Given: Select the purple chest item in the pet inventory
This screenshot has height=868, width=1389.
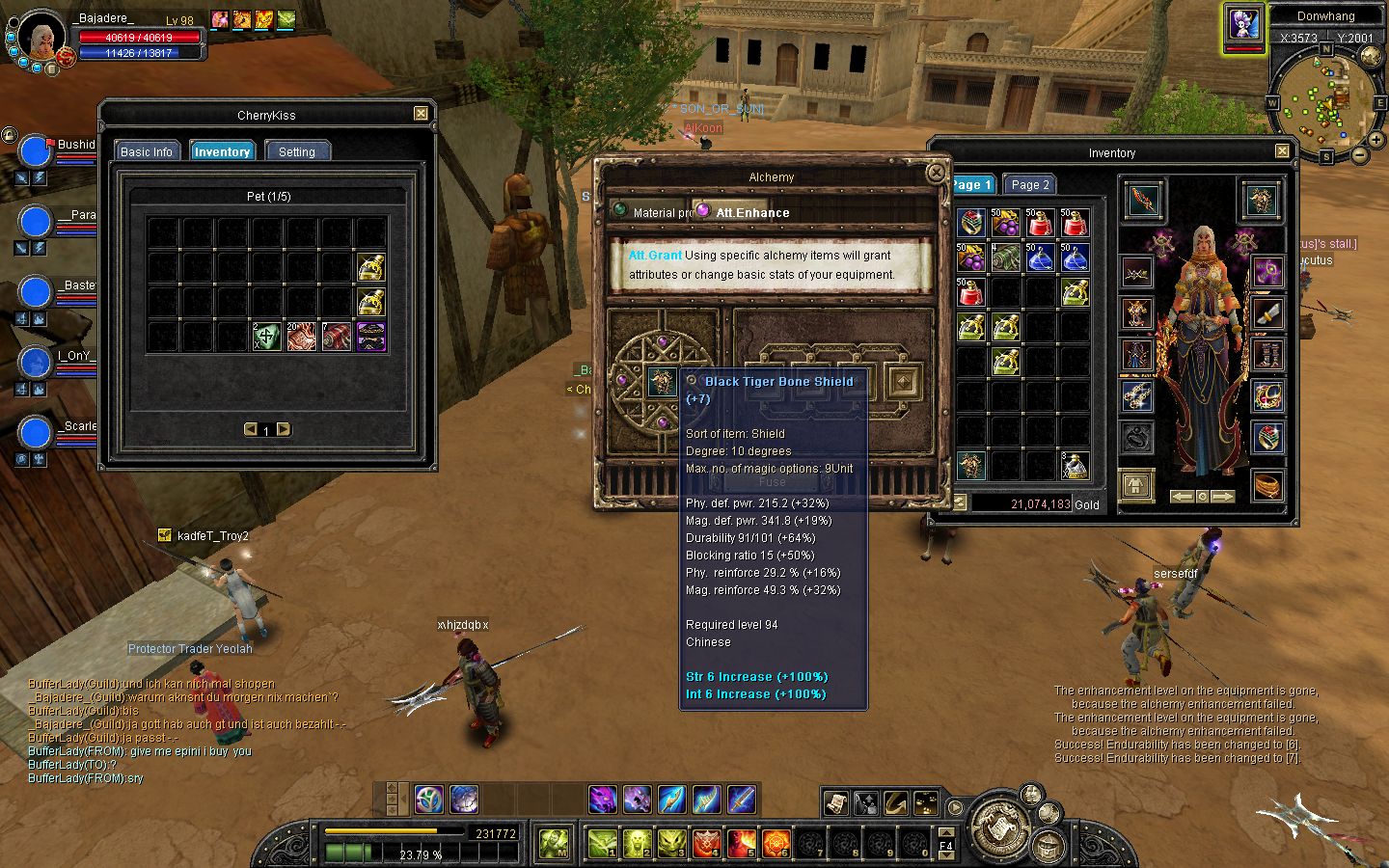Looking at the screenshot, I should pyautogui.click(x=371, y=337).
